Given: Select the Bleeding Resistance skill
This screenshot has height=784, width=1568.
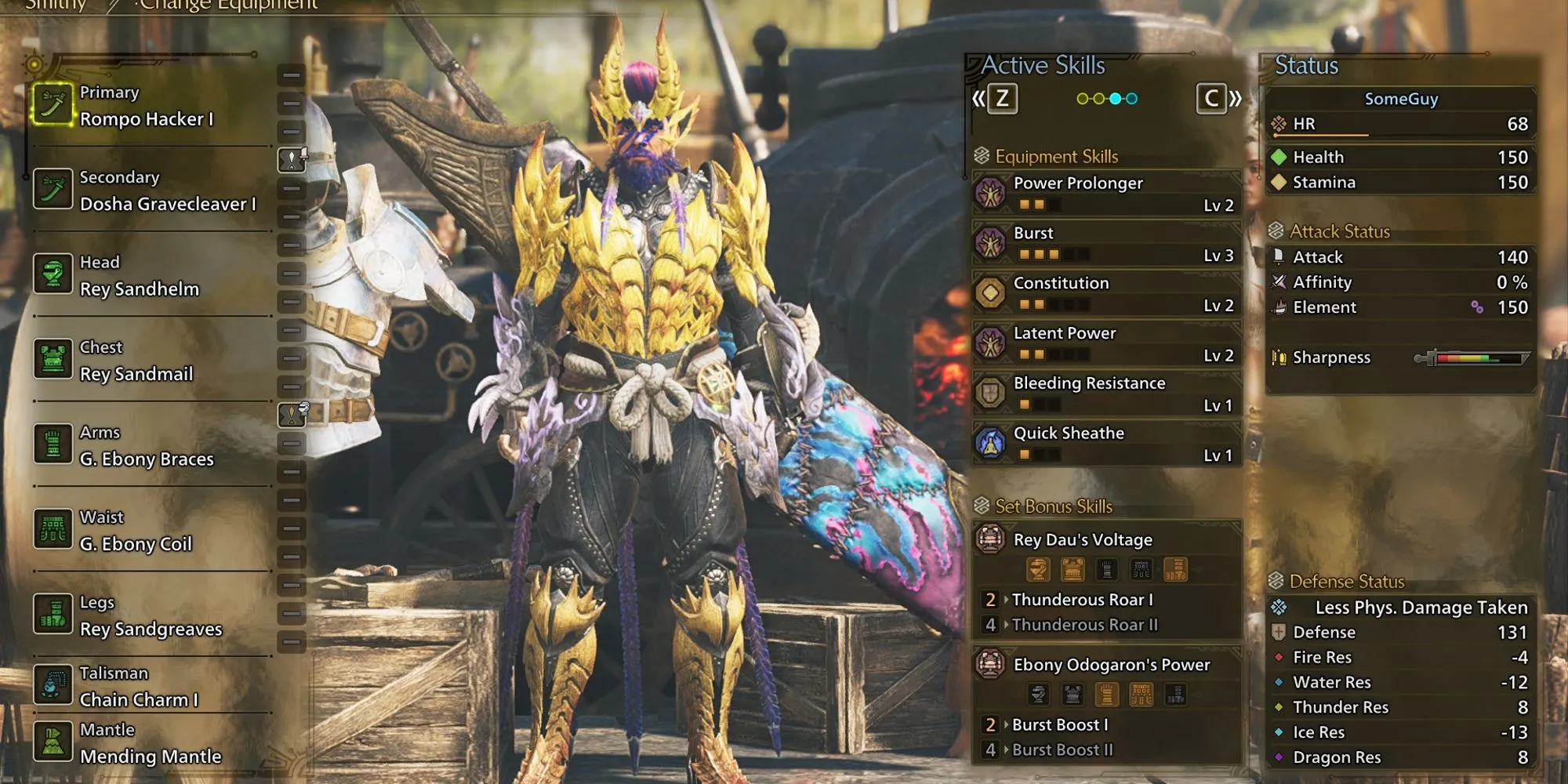Looking at the screenshot, I should click(x=1105, y=394).
